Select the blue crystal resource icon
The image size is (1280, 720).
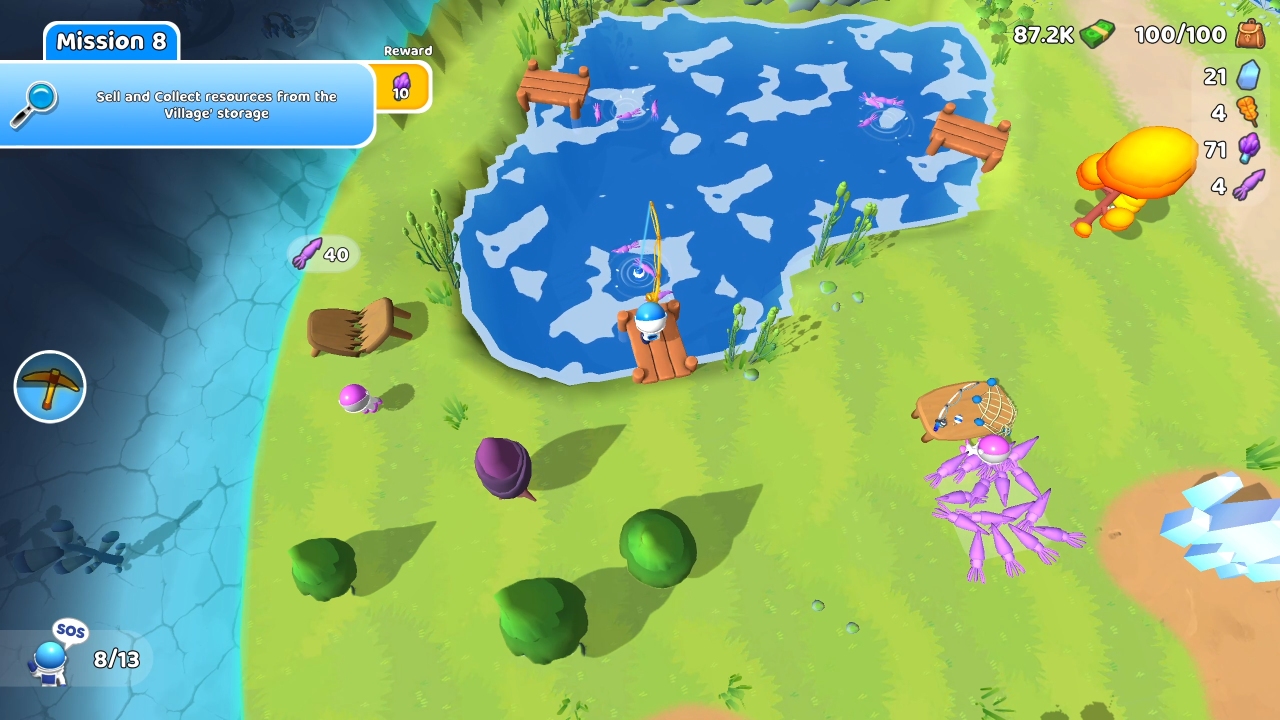coord(1250,75)
